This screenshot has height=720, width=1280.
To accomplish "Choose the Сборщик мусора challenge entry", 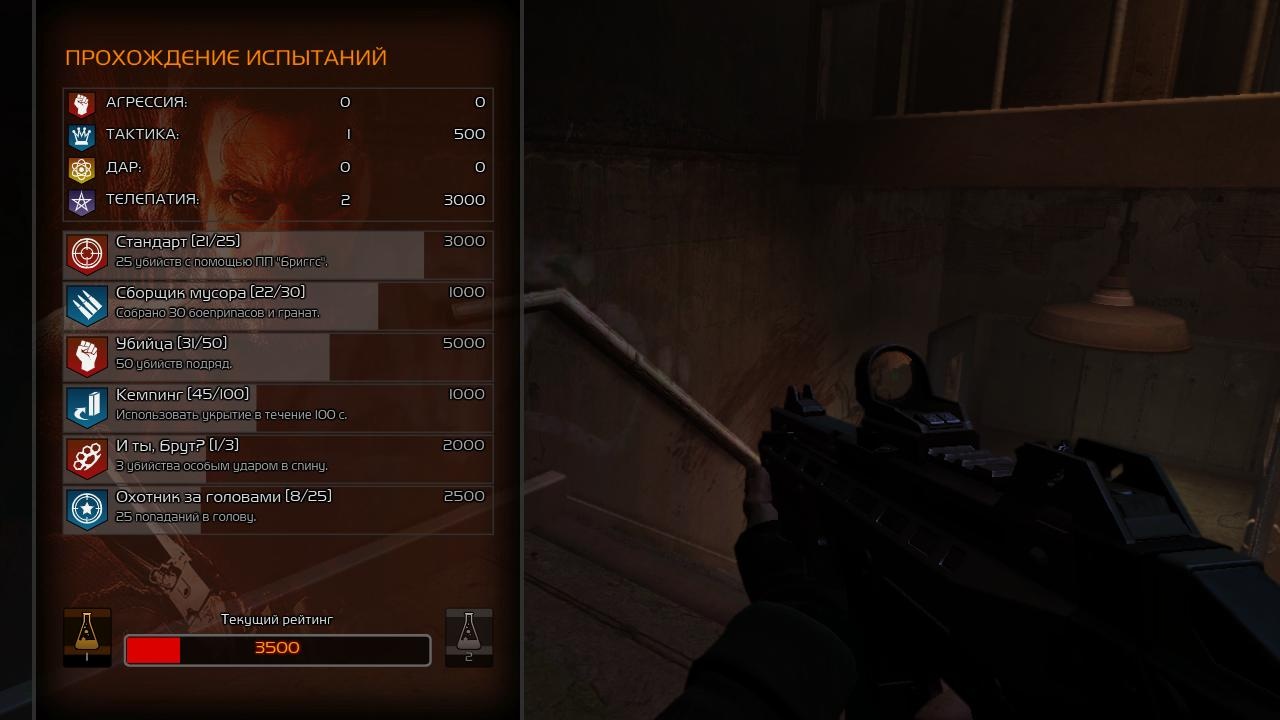I will [278, 306].
